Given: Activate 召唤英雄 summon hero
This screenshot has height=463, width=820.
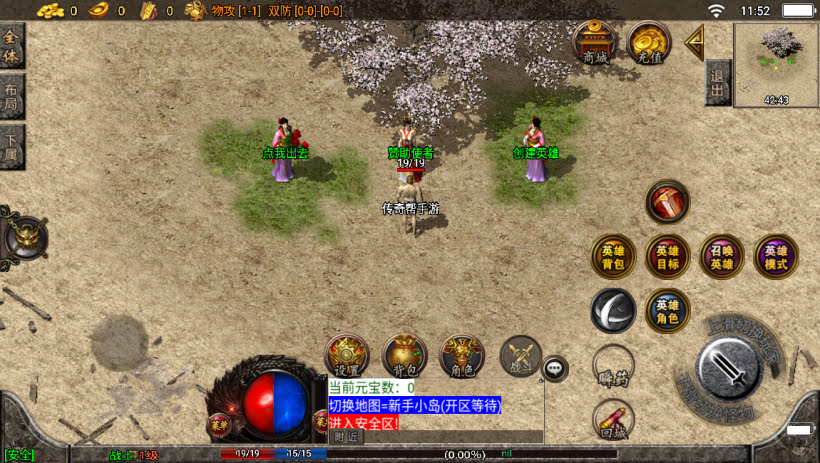Looking at the screenshot, I should pos(721,256).
